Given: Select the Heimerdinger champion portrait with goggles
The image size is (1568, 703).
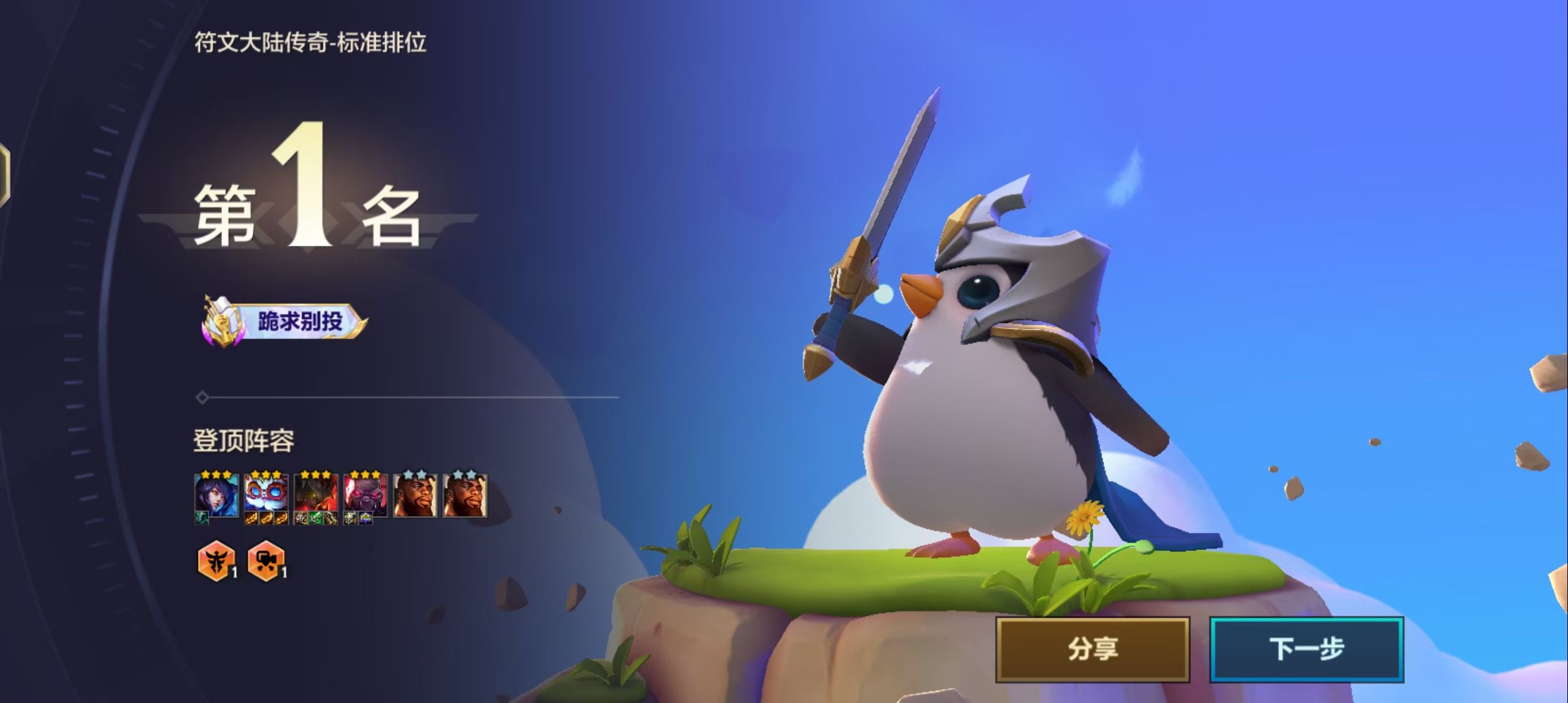Looking at the screenshot, I should click(x=266, y=496).
